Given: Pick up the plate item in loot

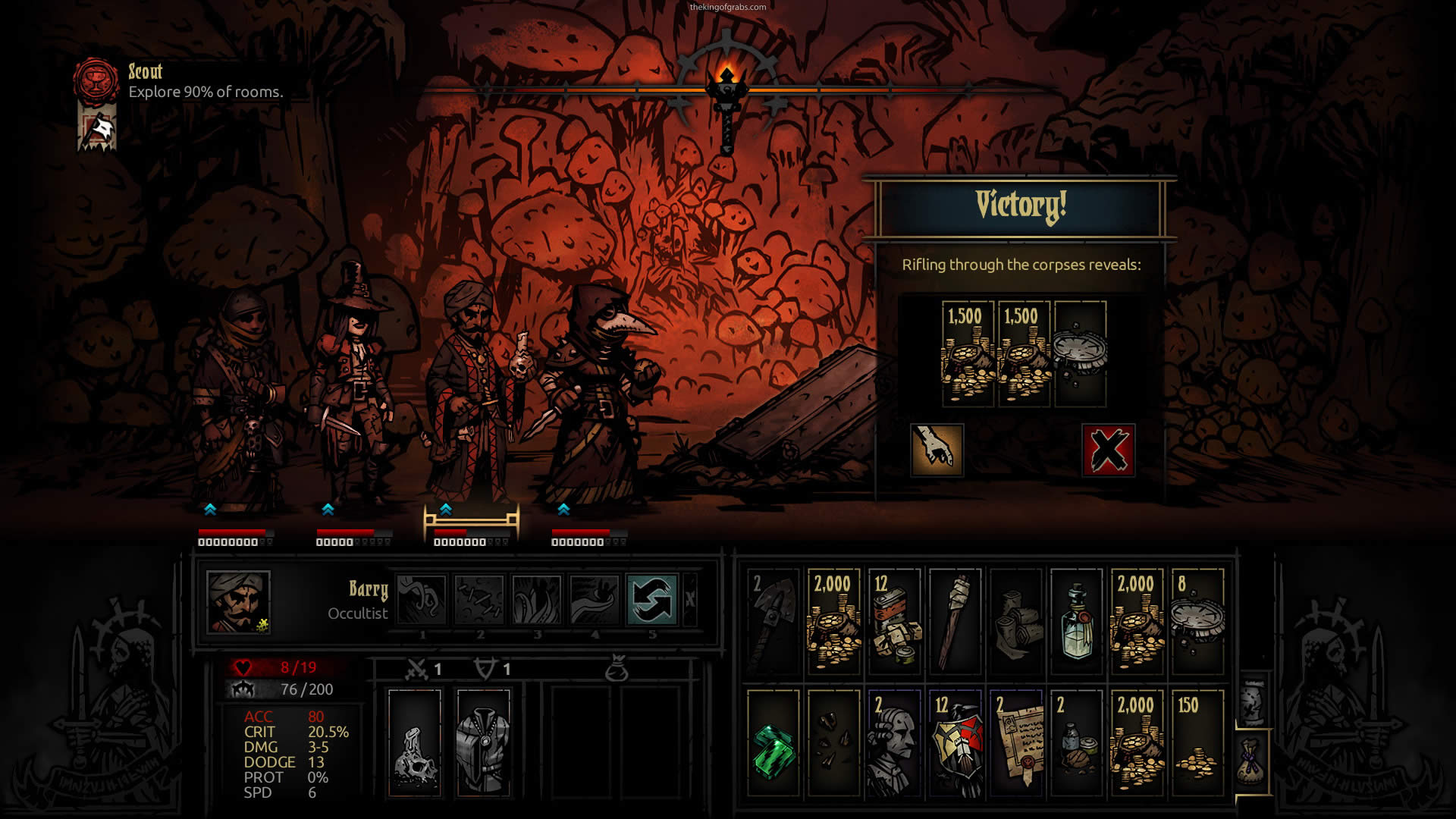Looking at the screenshot, I should [x=1080, y=353].
